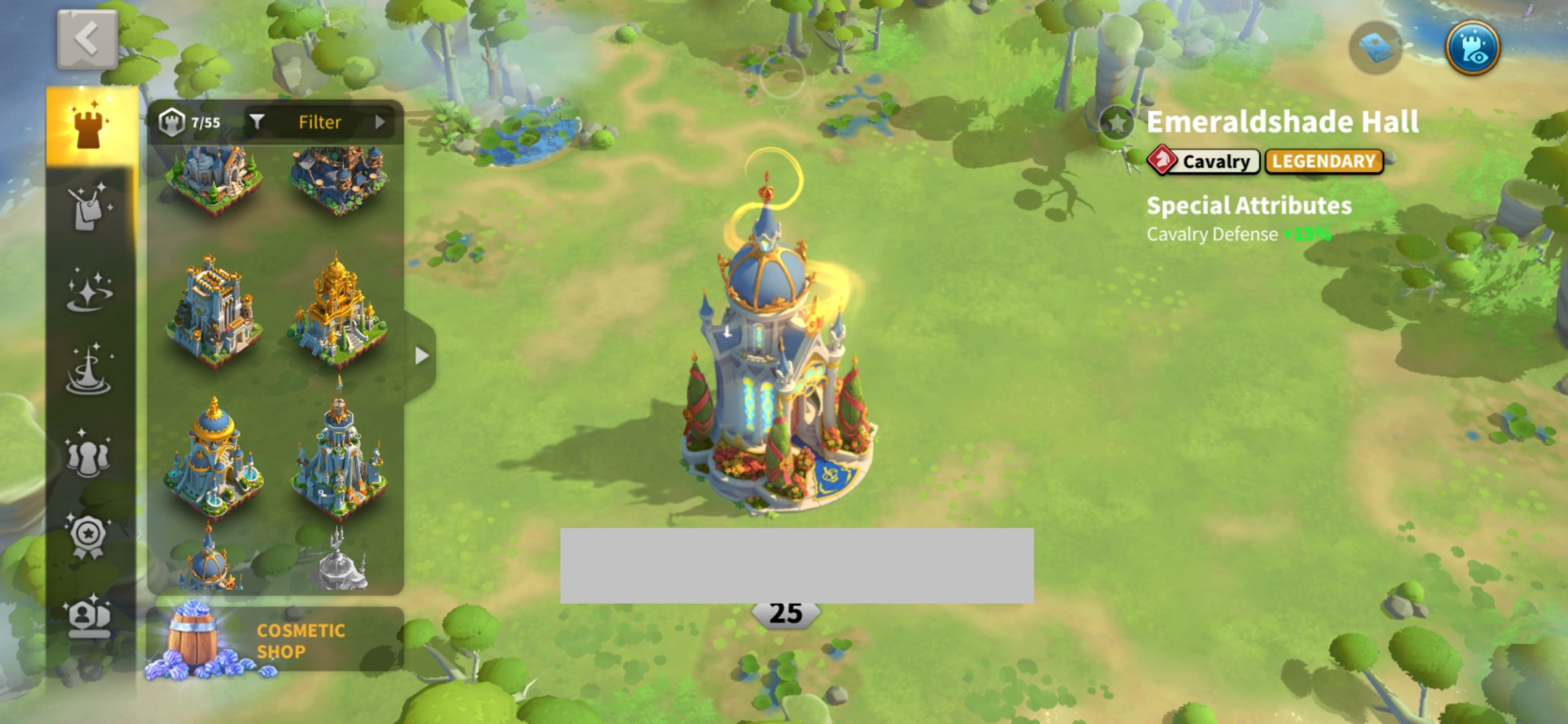
Task: Pick the blue domed castle skin
Action: click(214, 455)
